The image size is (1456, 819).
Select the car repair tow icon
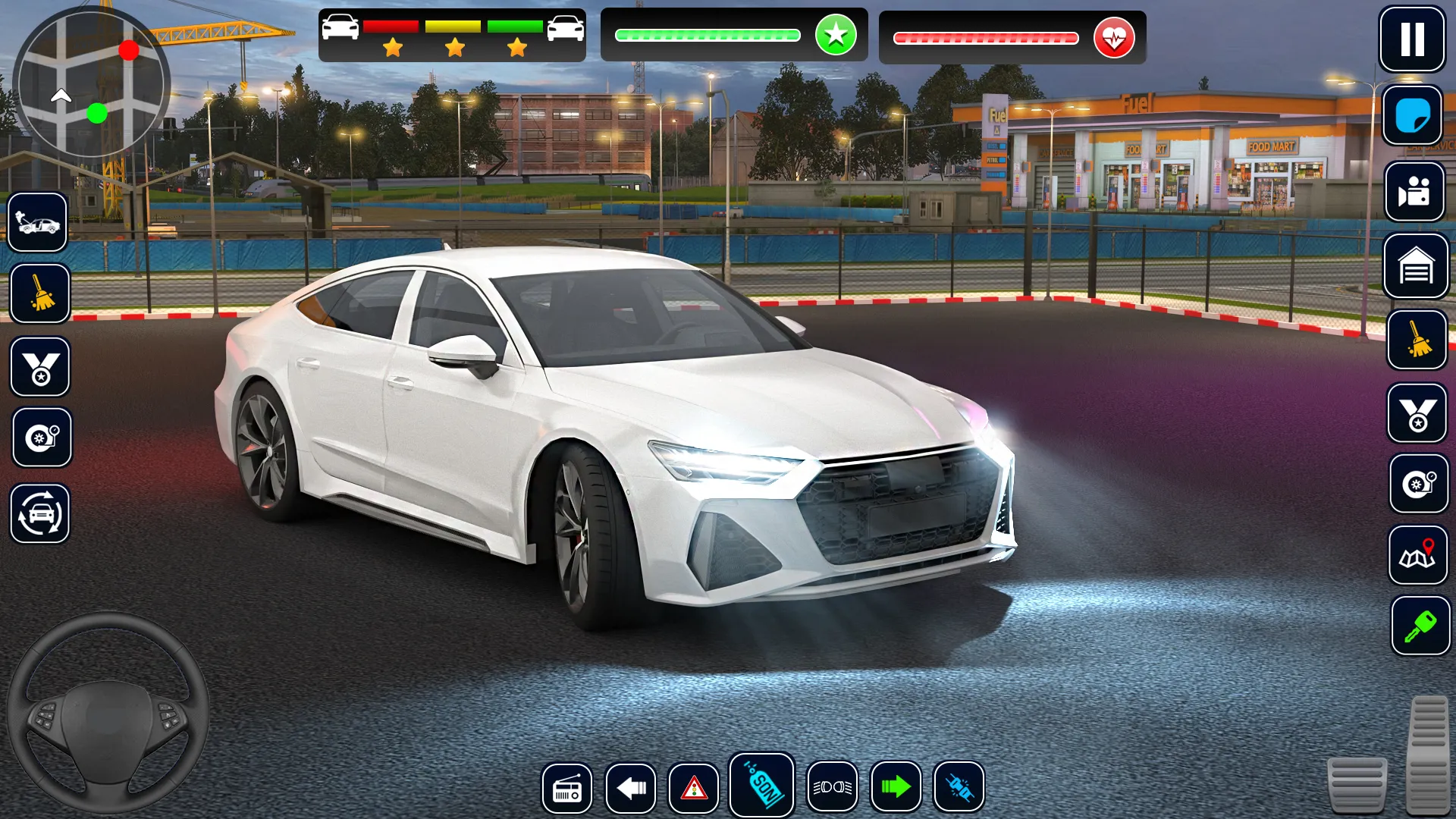pos(38,222)
